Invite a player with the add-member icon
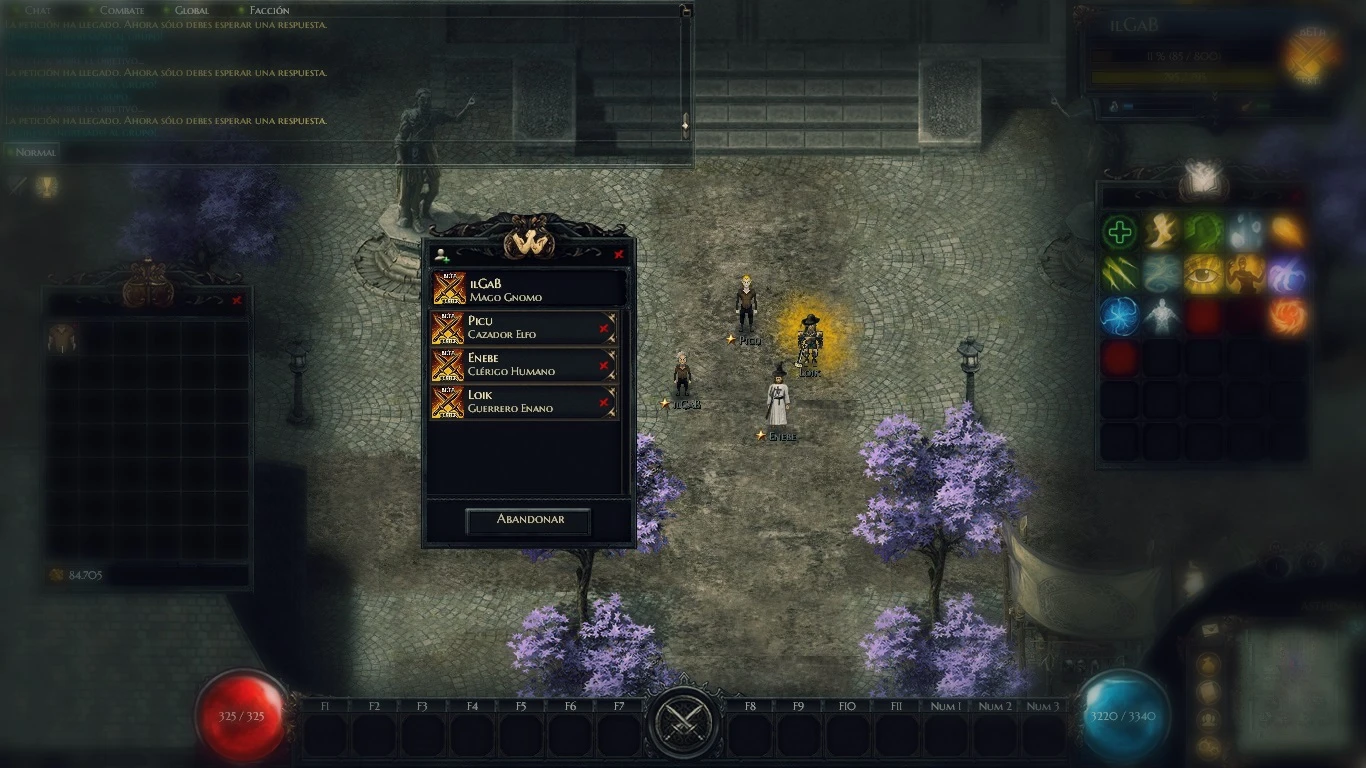Image resolution: width=1366 pixels, height=768 pixels. coord(442,255)
